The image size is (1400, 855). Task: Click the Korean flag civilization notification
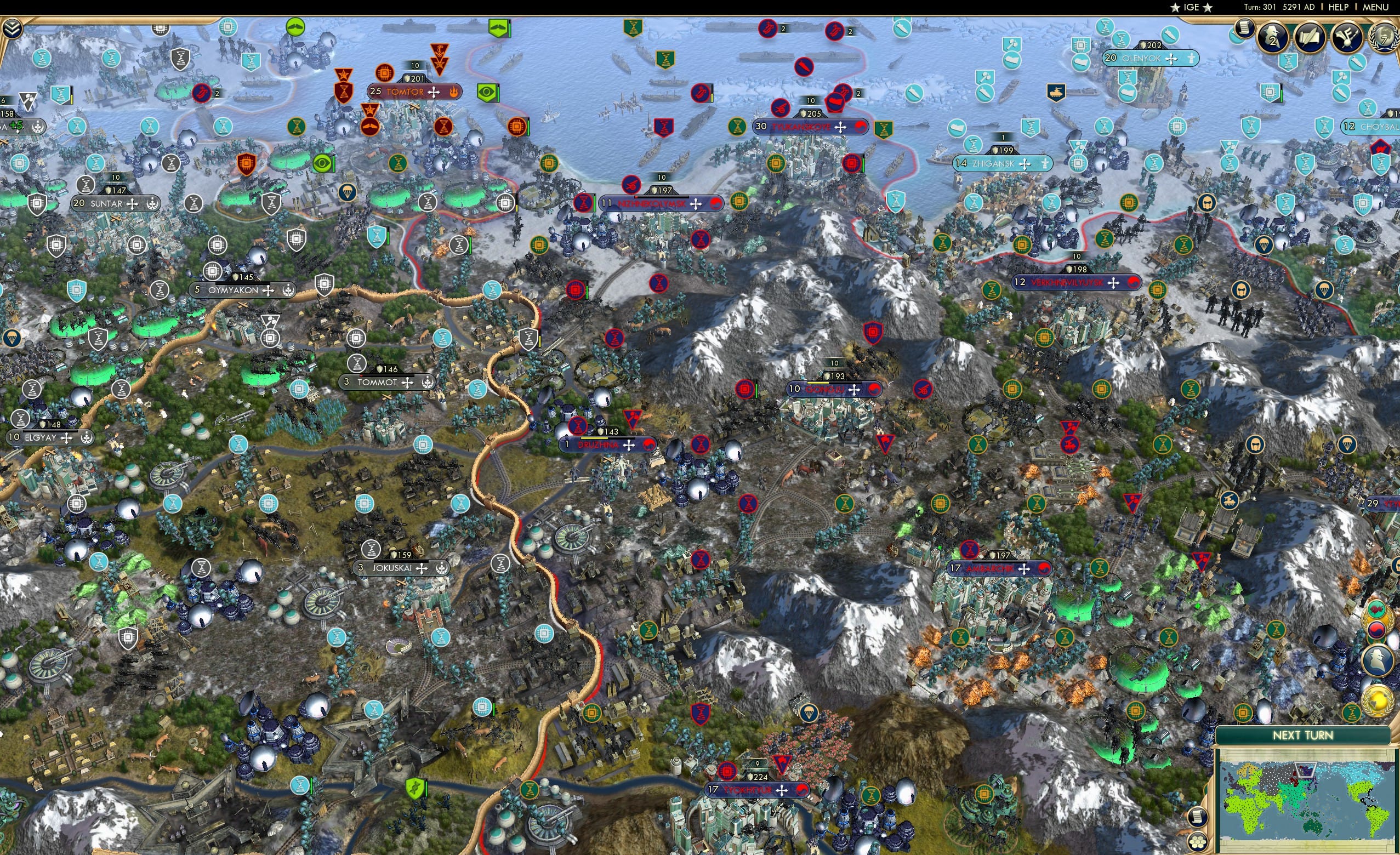(1377, 630)
